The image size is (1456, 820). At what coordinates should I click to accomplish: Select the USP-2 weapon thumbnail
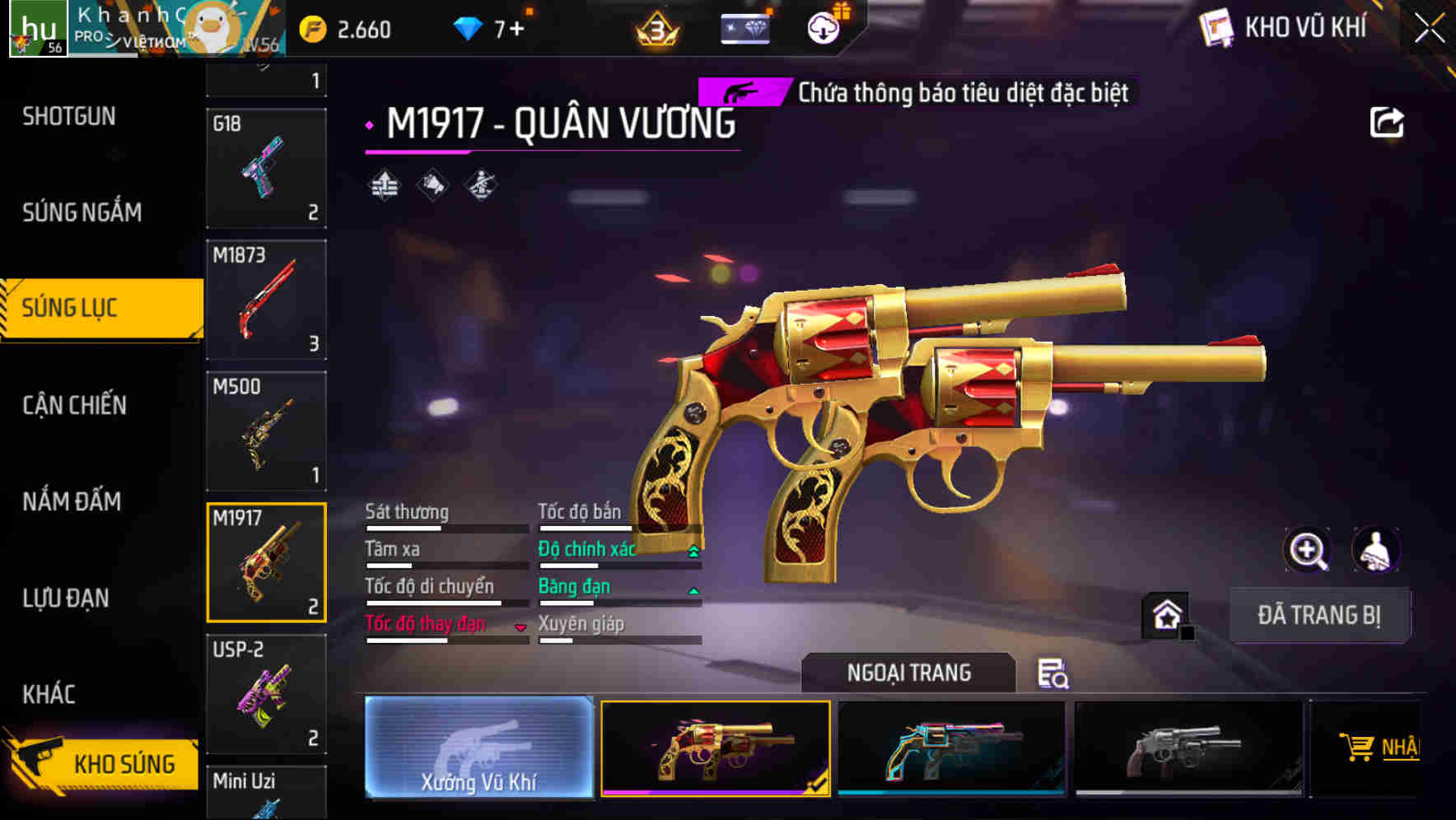click(265, 694)
